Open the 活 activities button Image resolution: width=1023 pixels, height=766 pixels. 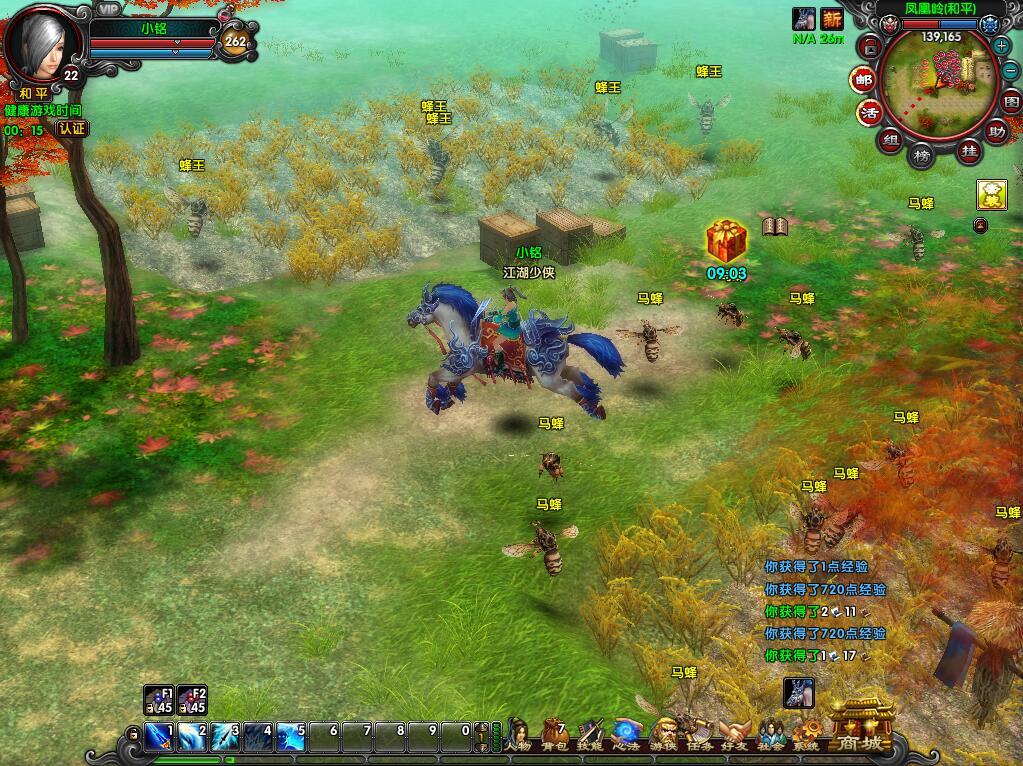tap(869, 112)
